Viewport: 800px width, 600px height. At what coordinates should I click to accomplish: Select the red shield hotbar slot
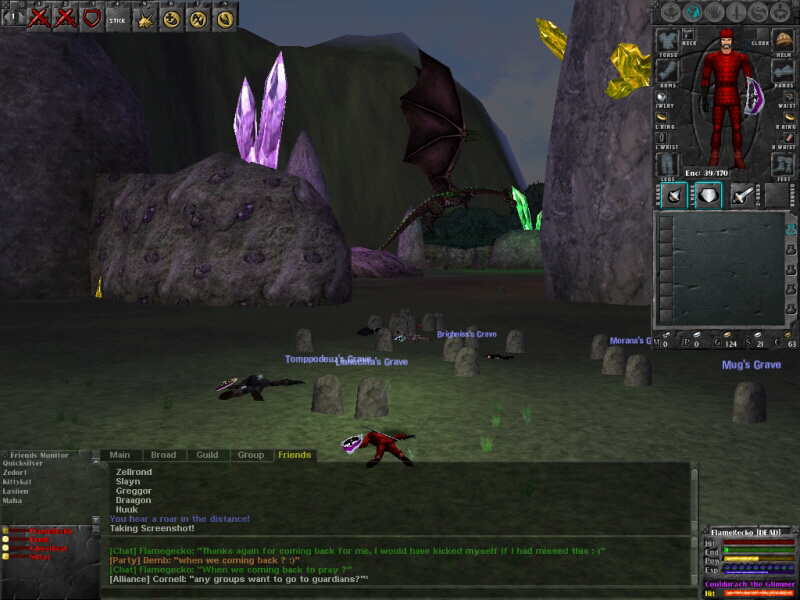point(91,17)
